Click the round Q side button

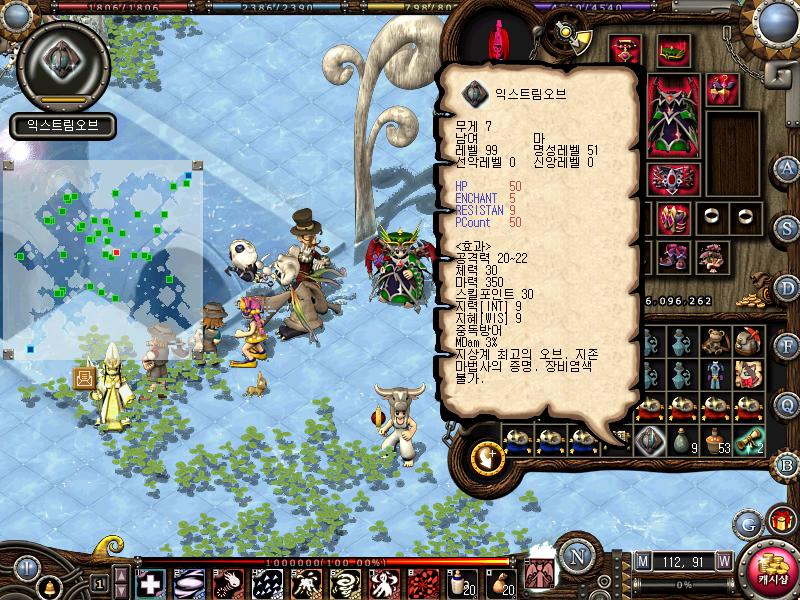point(787,404)
